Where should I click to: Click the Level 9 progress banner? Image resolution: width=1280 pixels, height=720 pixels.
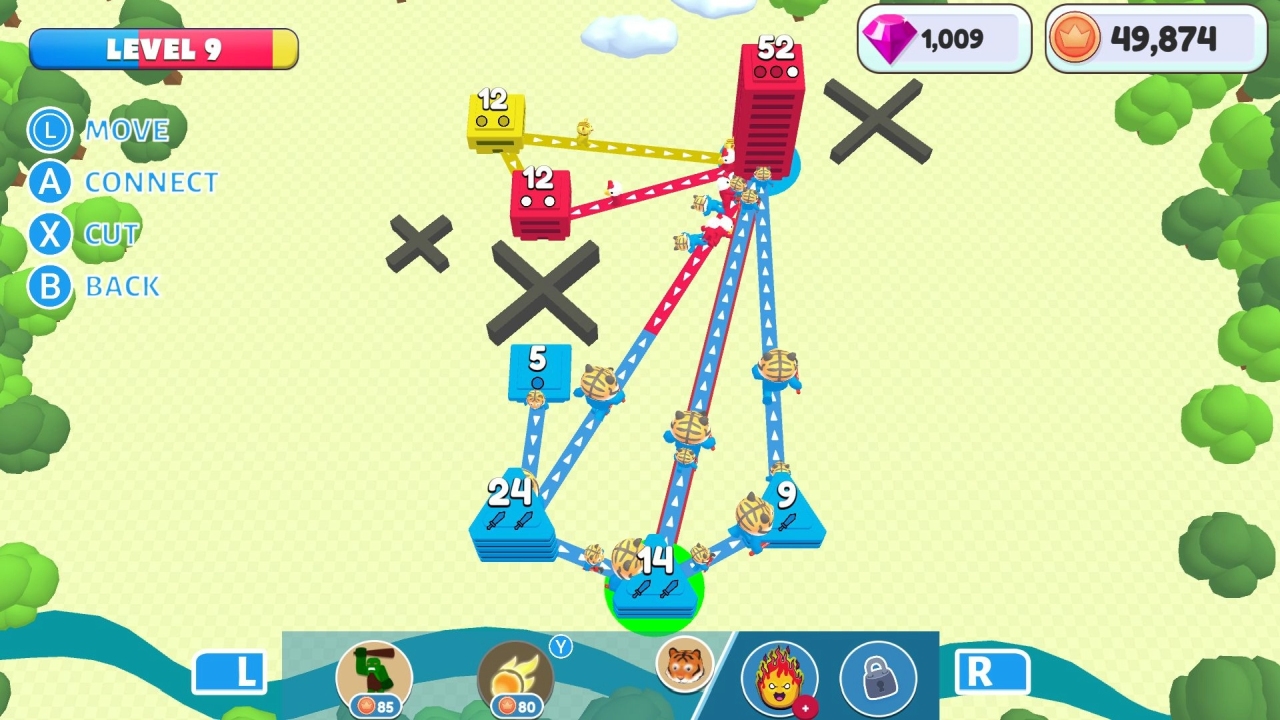tap(163, 46)
